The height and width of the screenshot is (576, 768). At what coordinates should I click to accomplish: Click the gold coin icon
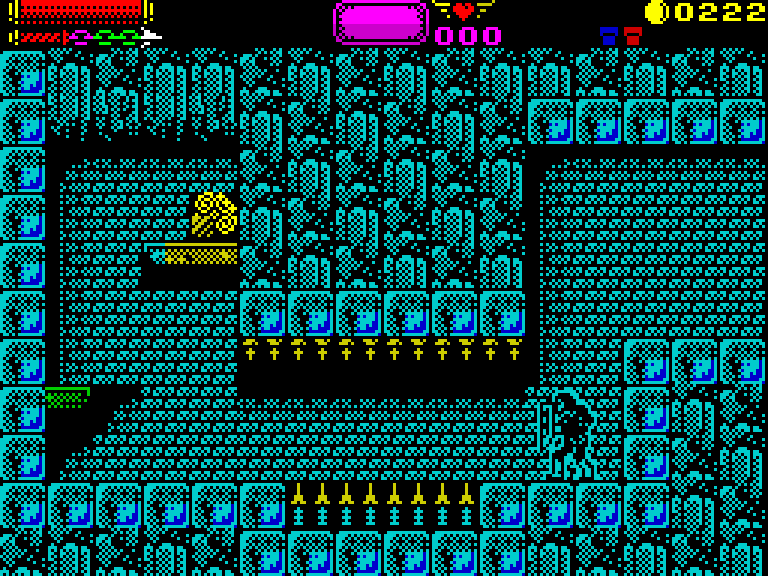(x=656, y=12)
